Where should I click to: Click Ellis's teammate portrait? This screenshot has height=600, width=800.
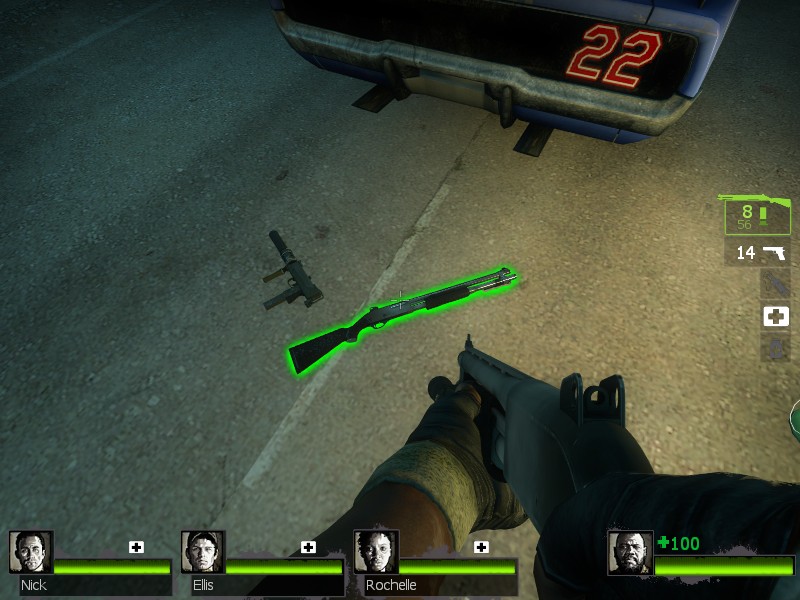point(202,552)
